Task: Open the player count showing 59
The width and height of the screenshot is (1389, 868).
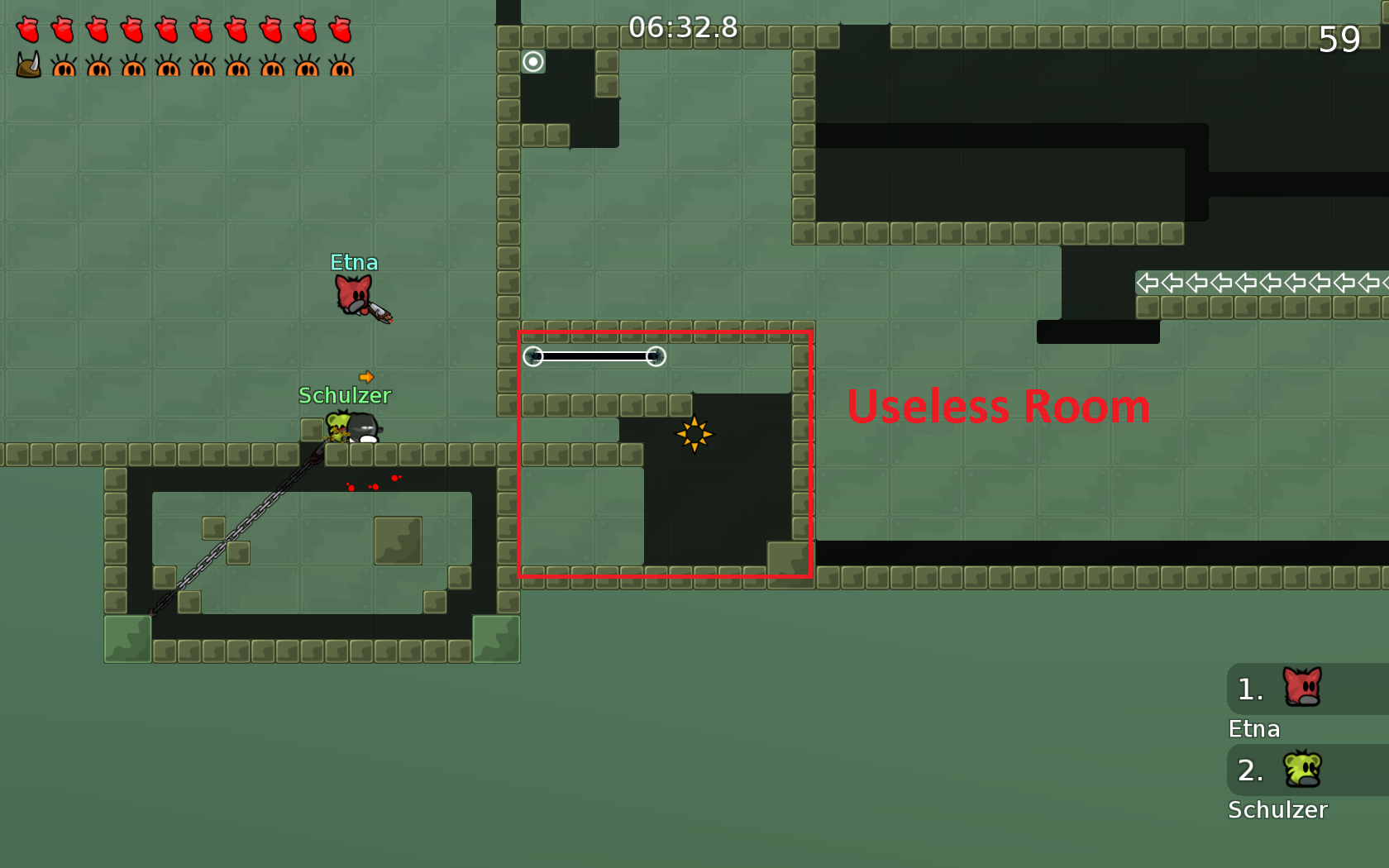Action: click(1340, 39)
